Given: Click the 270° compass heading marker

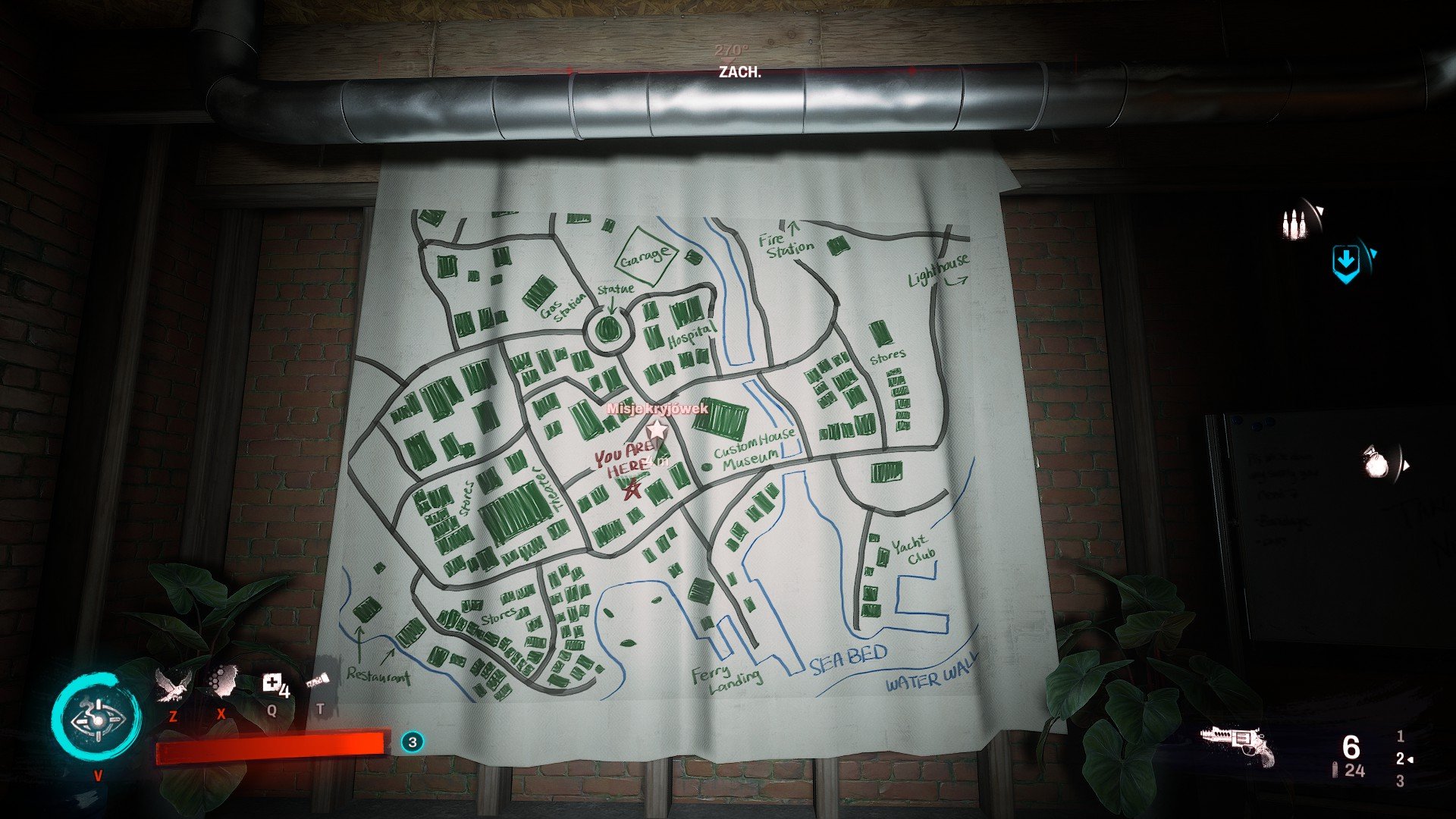Looking at the screenshot, I should point(730,52).
